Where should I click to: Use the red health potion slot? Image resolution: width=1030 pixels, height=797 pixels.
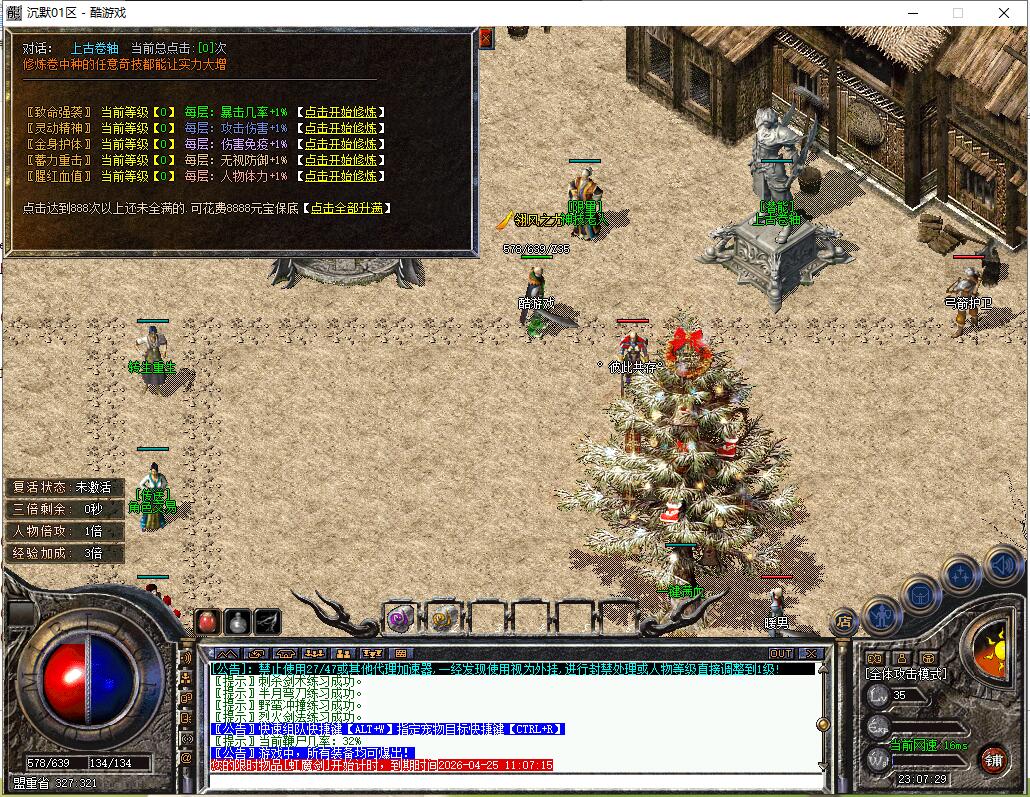coord(207,621)
